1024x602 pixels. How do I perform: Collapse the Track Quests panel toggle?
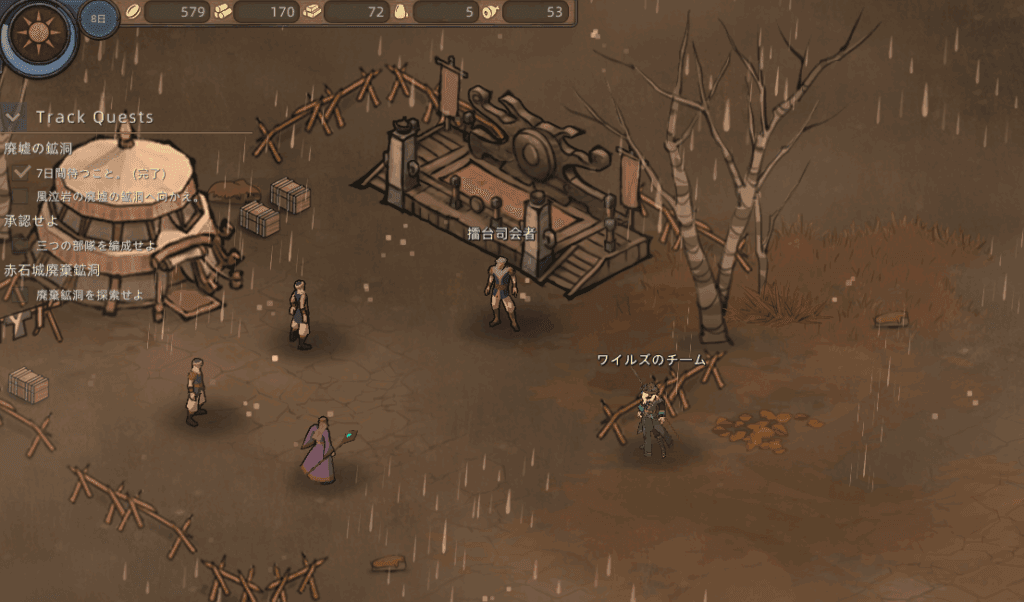(13, 117)
